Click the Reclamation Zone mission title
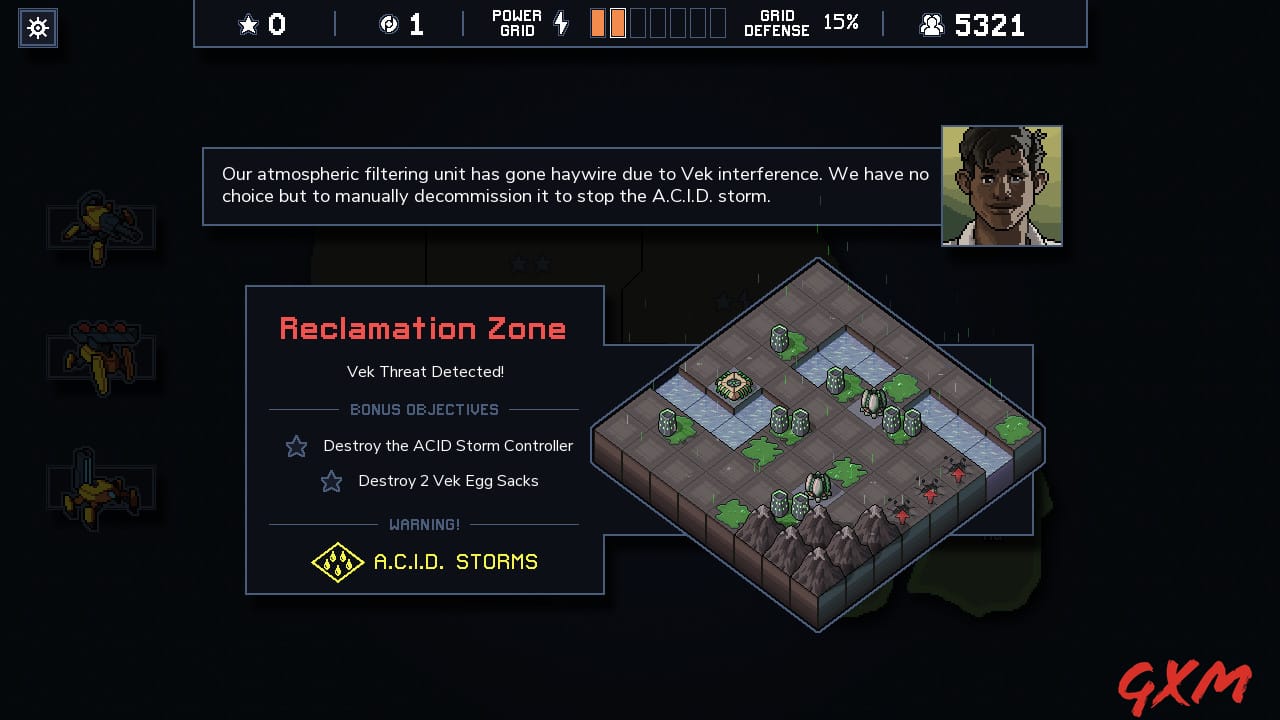The width and height of the screenshot is (1280, 720). click(x=424, y=328)
